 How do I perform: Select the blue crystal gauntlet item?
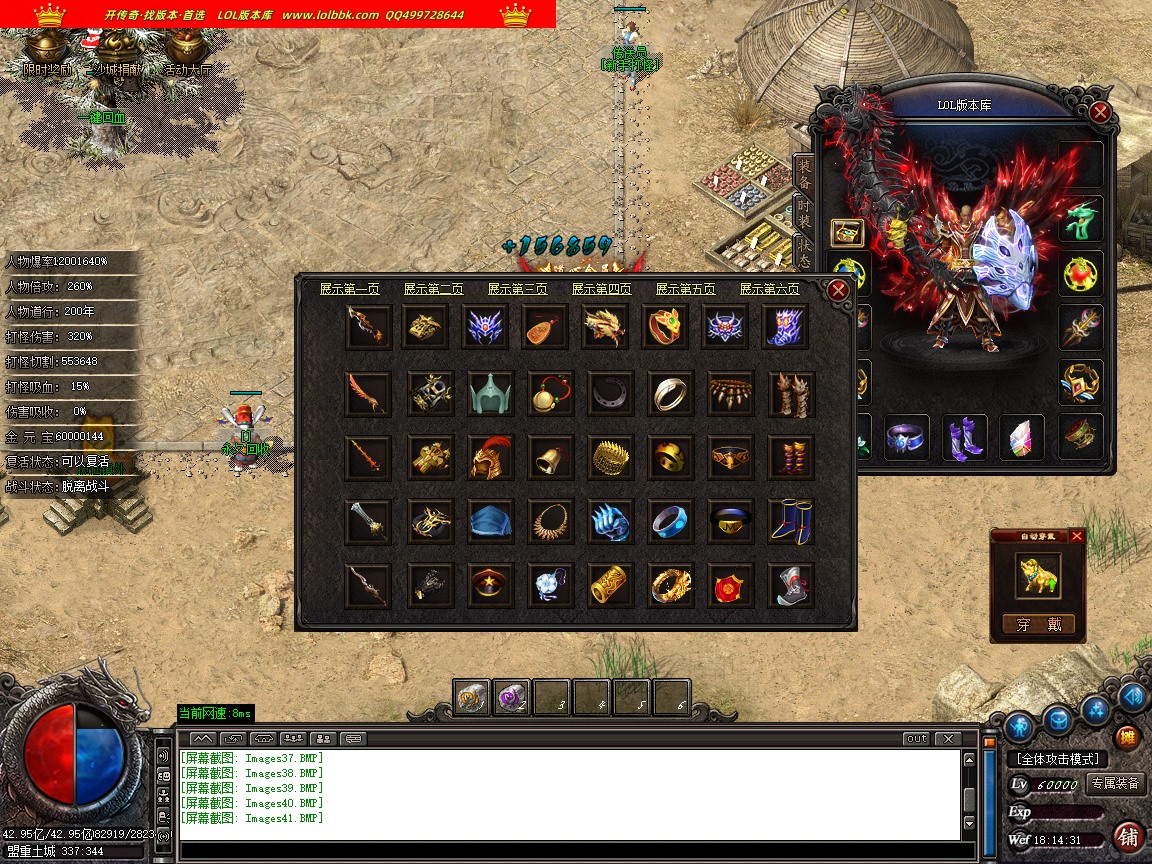click(609, 522)
